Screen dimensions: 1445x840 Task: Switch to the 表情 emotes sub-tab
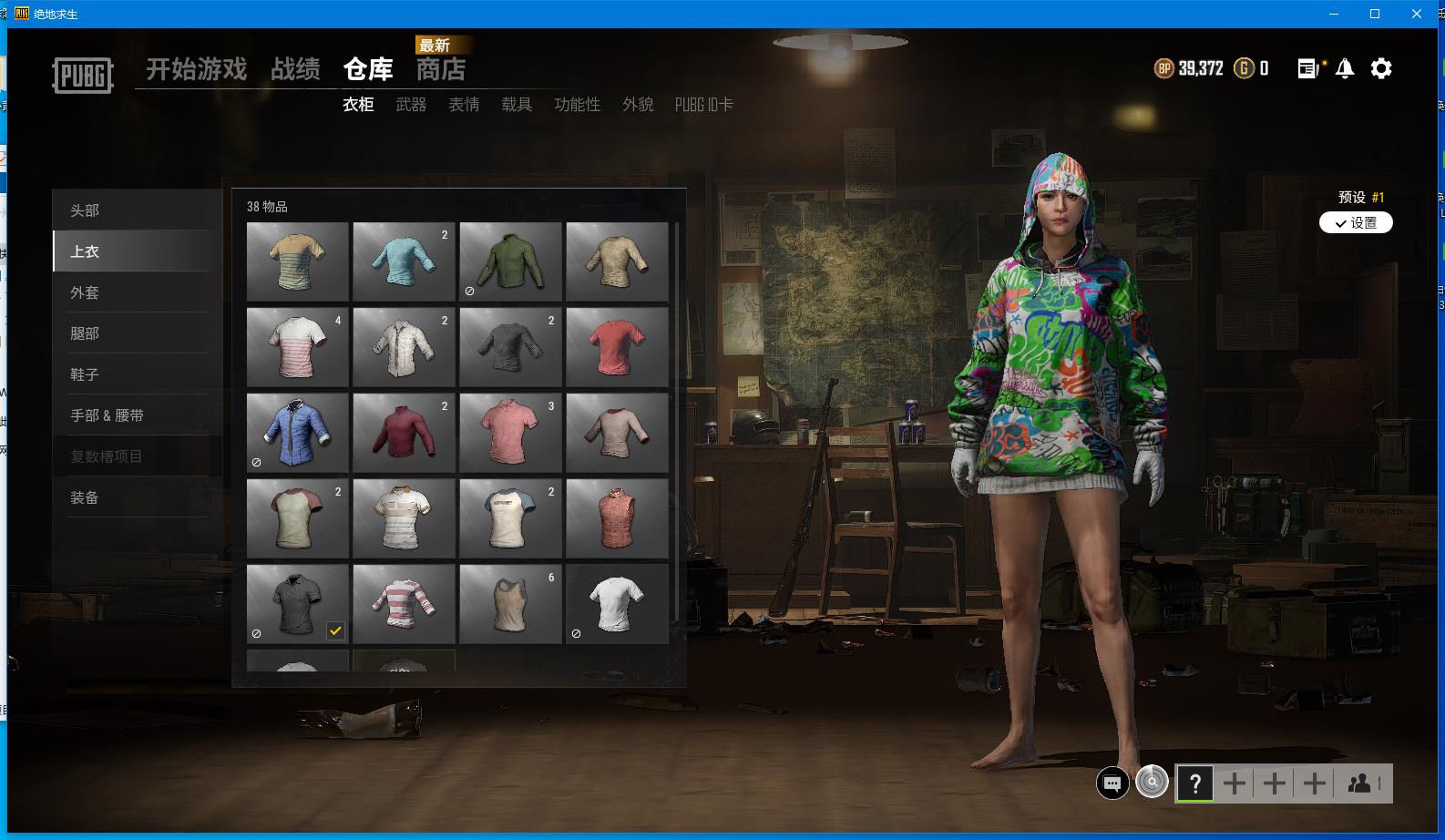click(464, 105)
